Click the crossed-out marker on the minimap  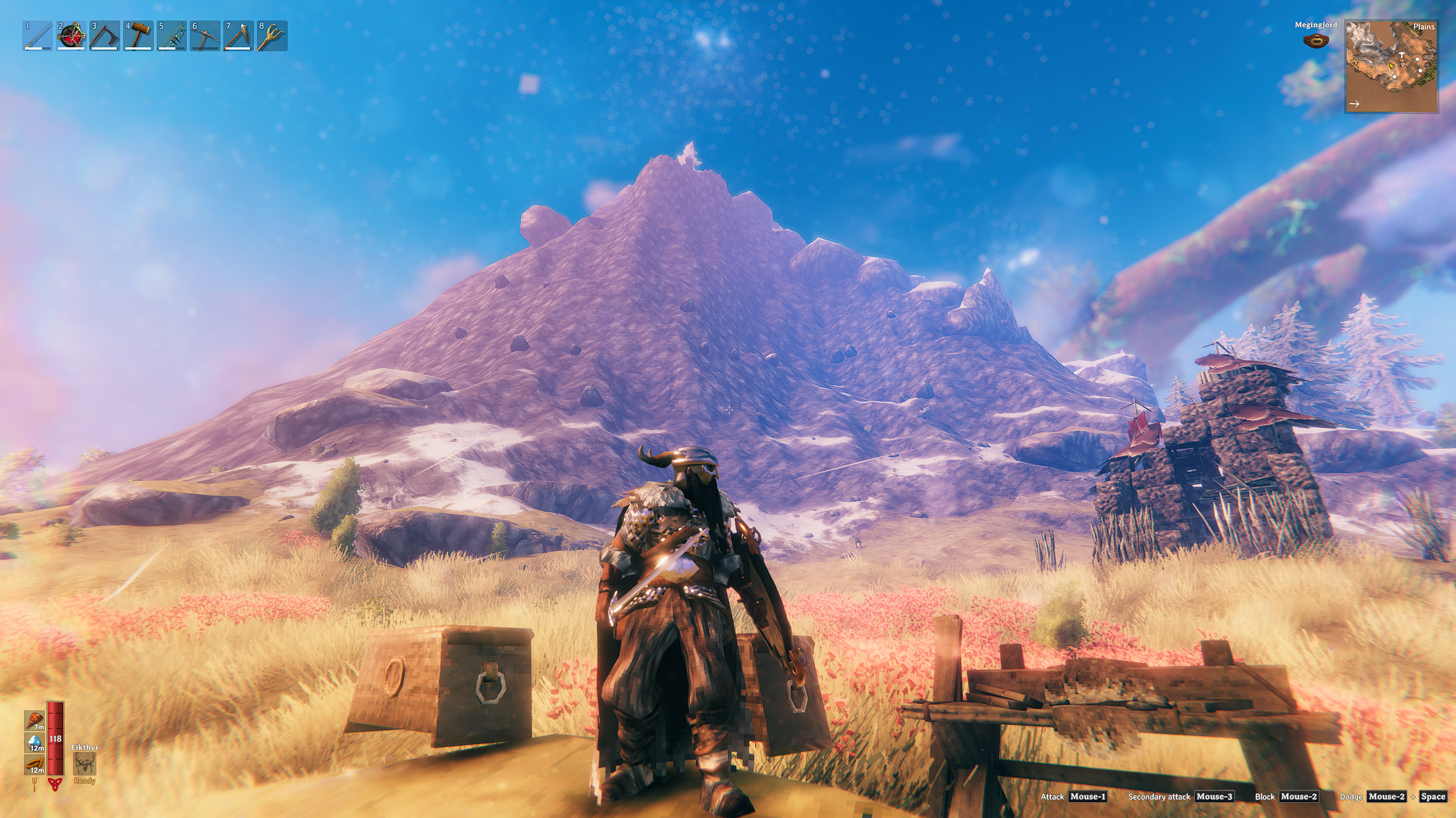point(1402,64)
